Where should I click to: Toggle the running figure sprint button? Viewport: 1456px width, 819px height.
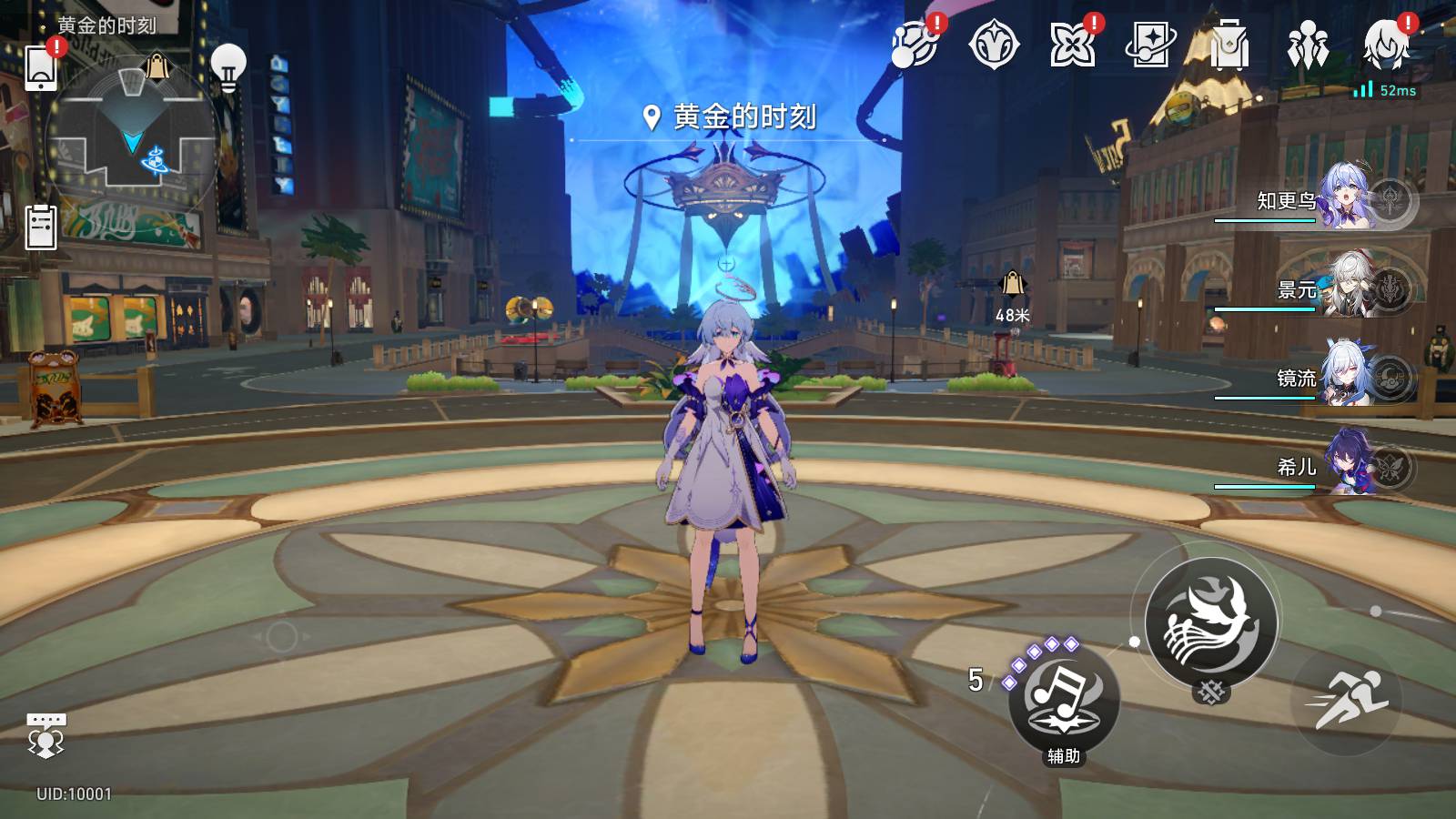coord(1348,701)
